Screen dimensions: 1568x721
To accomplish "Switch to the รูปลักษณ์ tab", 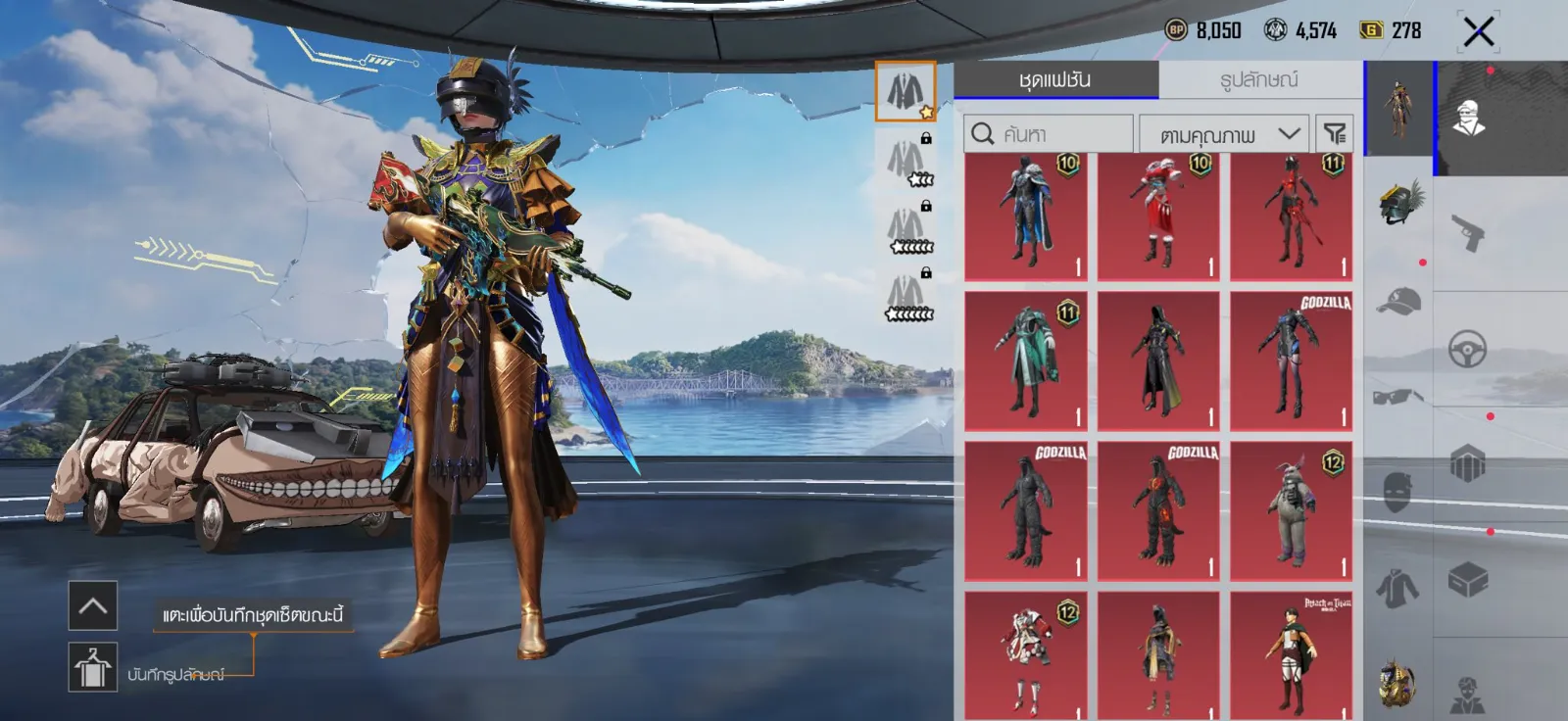I will click(1259, 79).
